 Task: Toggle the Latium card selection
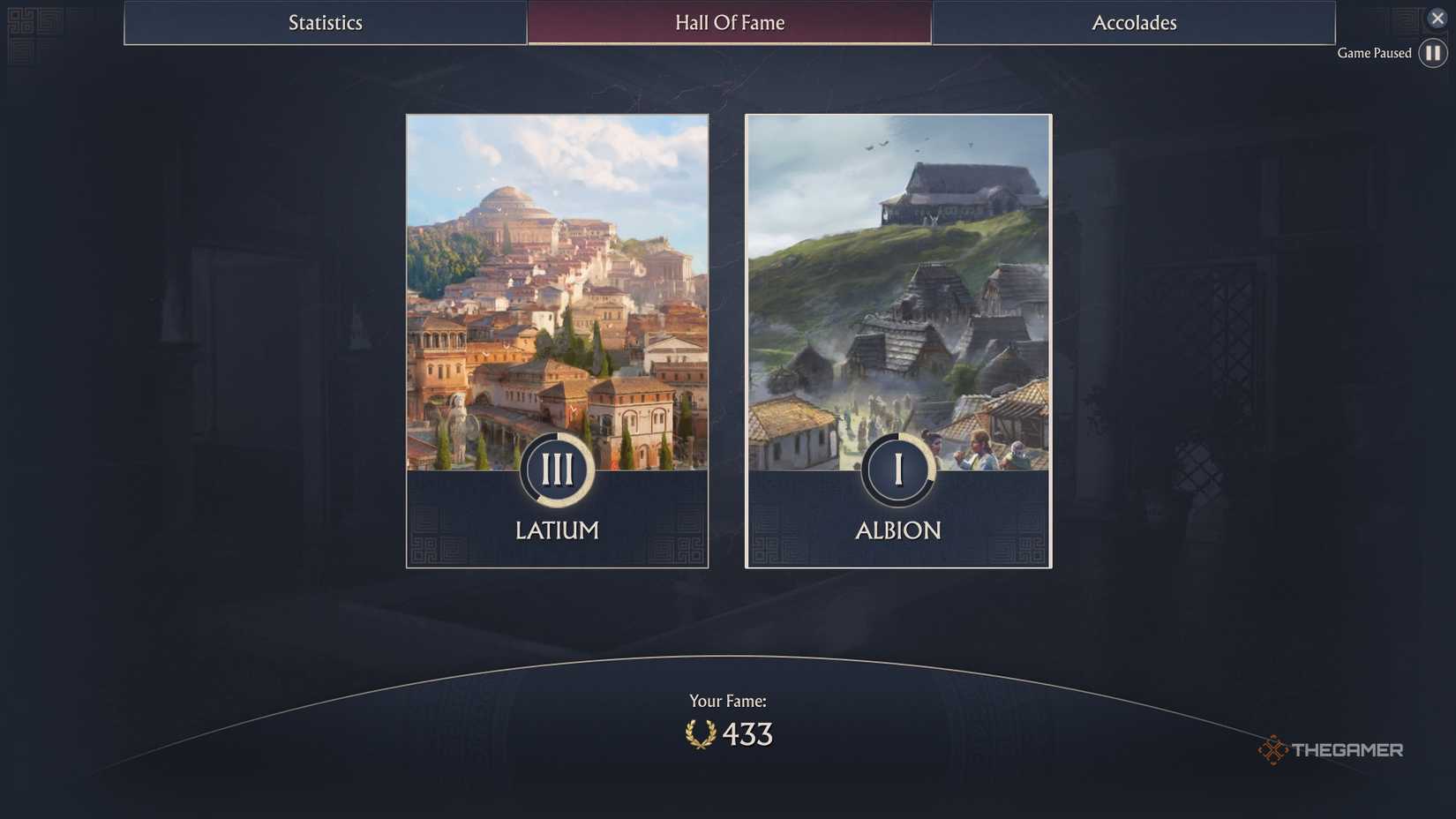[x=556, y=340]
